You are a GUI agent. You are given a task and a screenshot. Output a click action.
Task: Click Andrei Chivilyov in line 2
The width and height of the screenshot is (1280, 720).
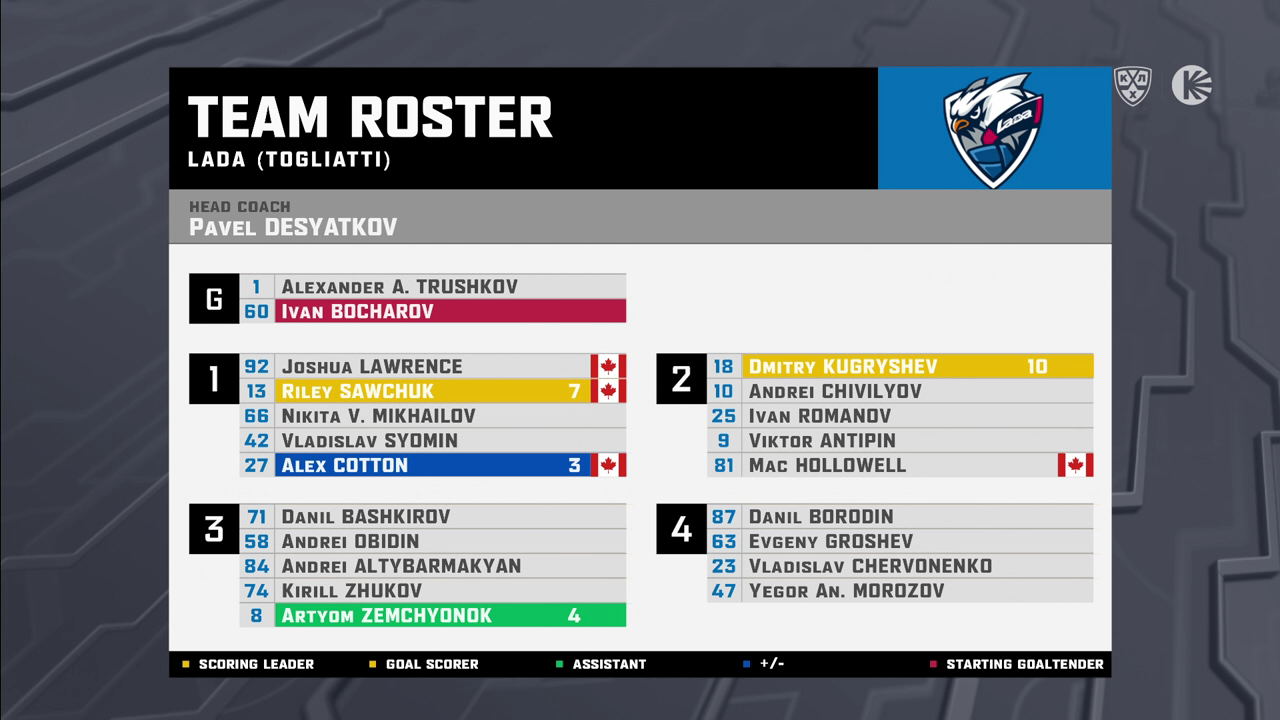point(900,391)
